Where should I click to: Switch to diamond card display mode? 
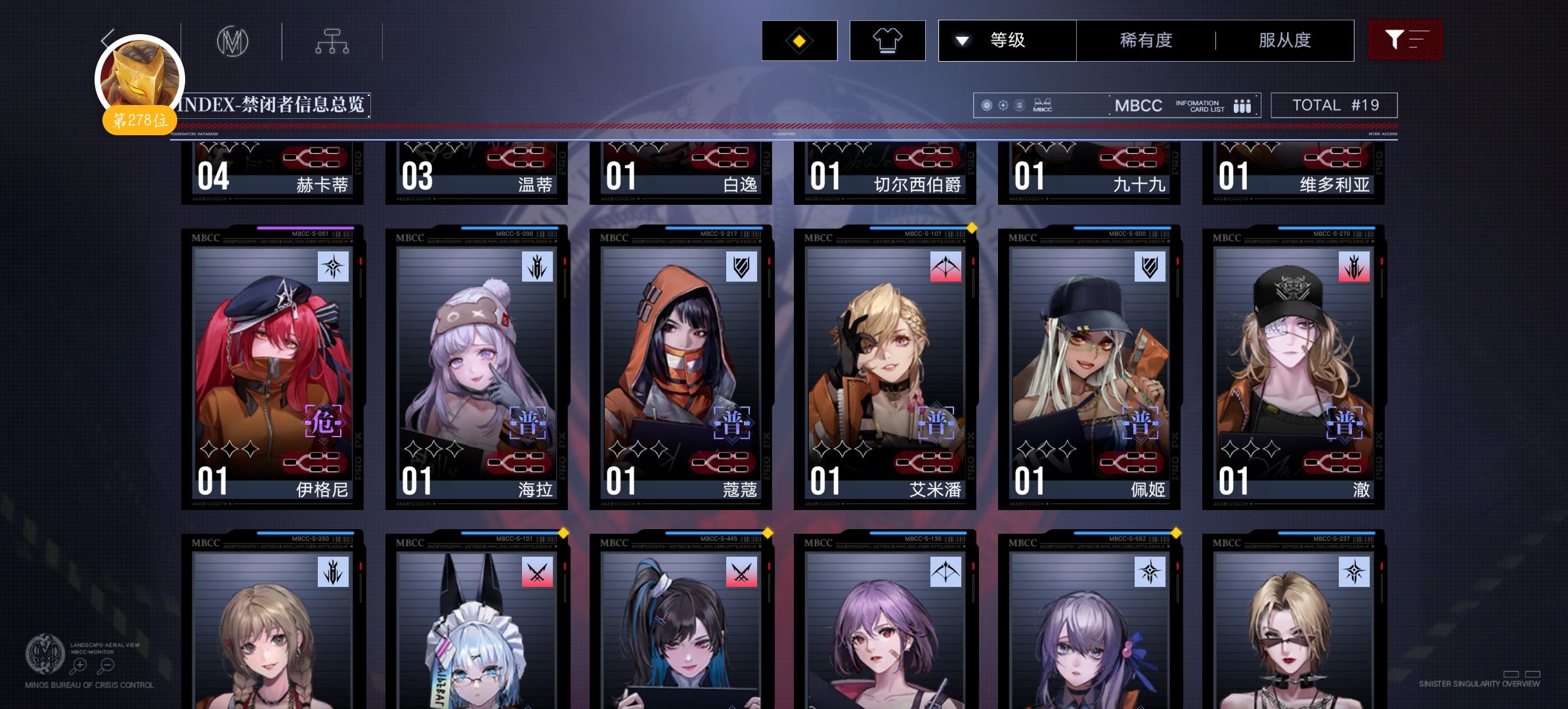pos(799,41)
